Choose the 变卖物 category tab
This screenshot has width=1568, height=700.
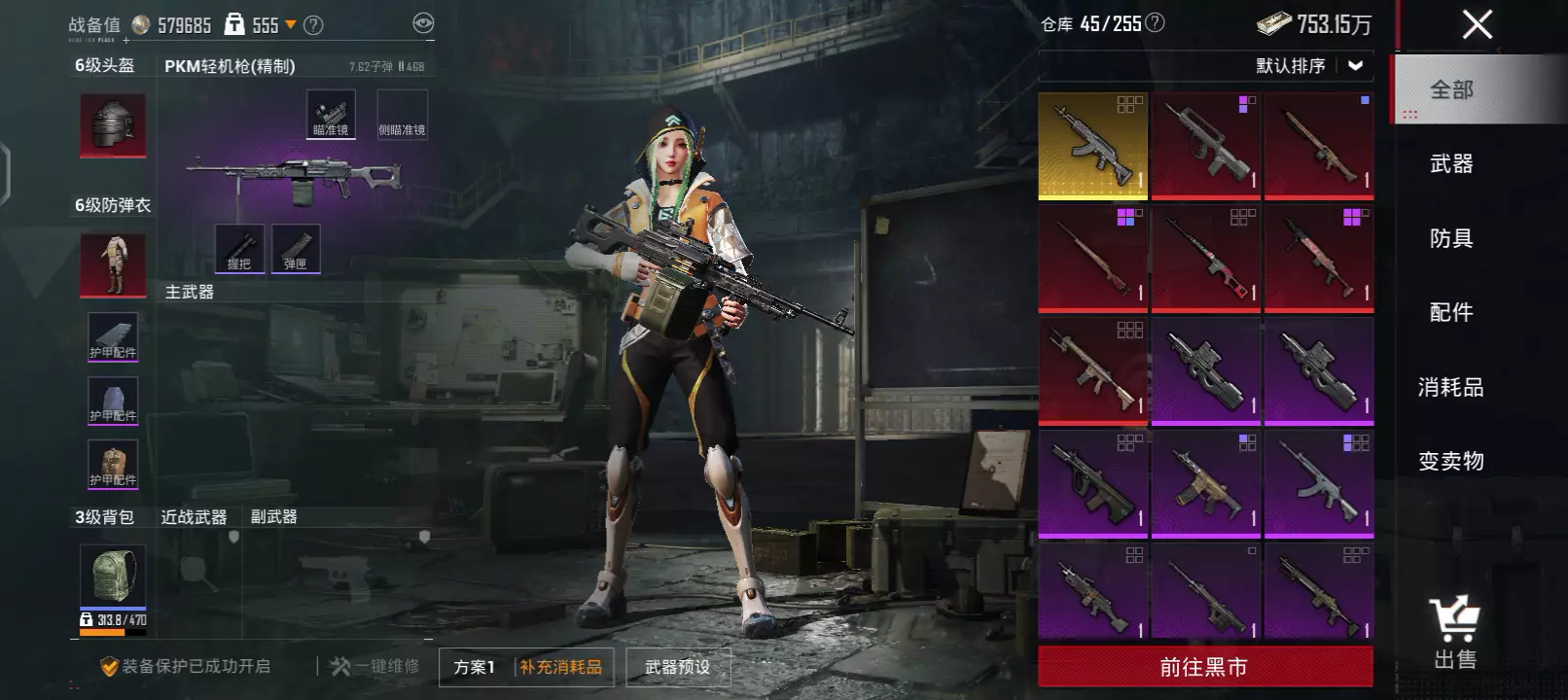pos(1451,461)
